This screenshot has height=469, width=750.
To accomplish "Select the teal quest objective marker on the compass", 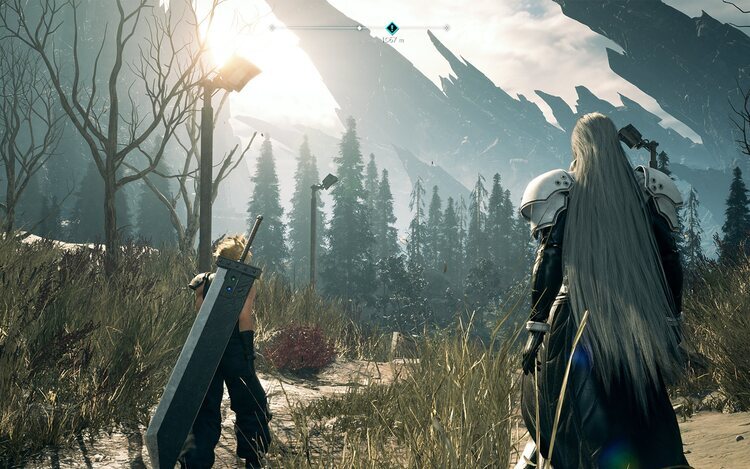I will click(x=392, y=28).
